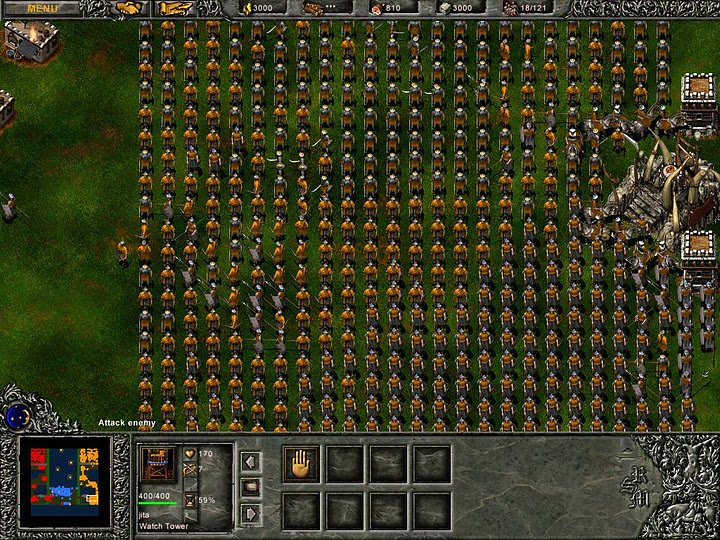The width and height of the screenshot is (720, 540).
Task: Activate the open hand stop command
Action: (x=300, y=464)
